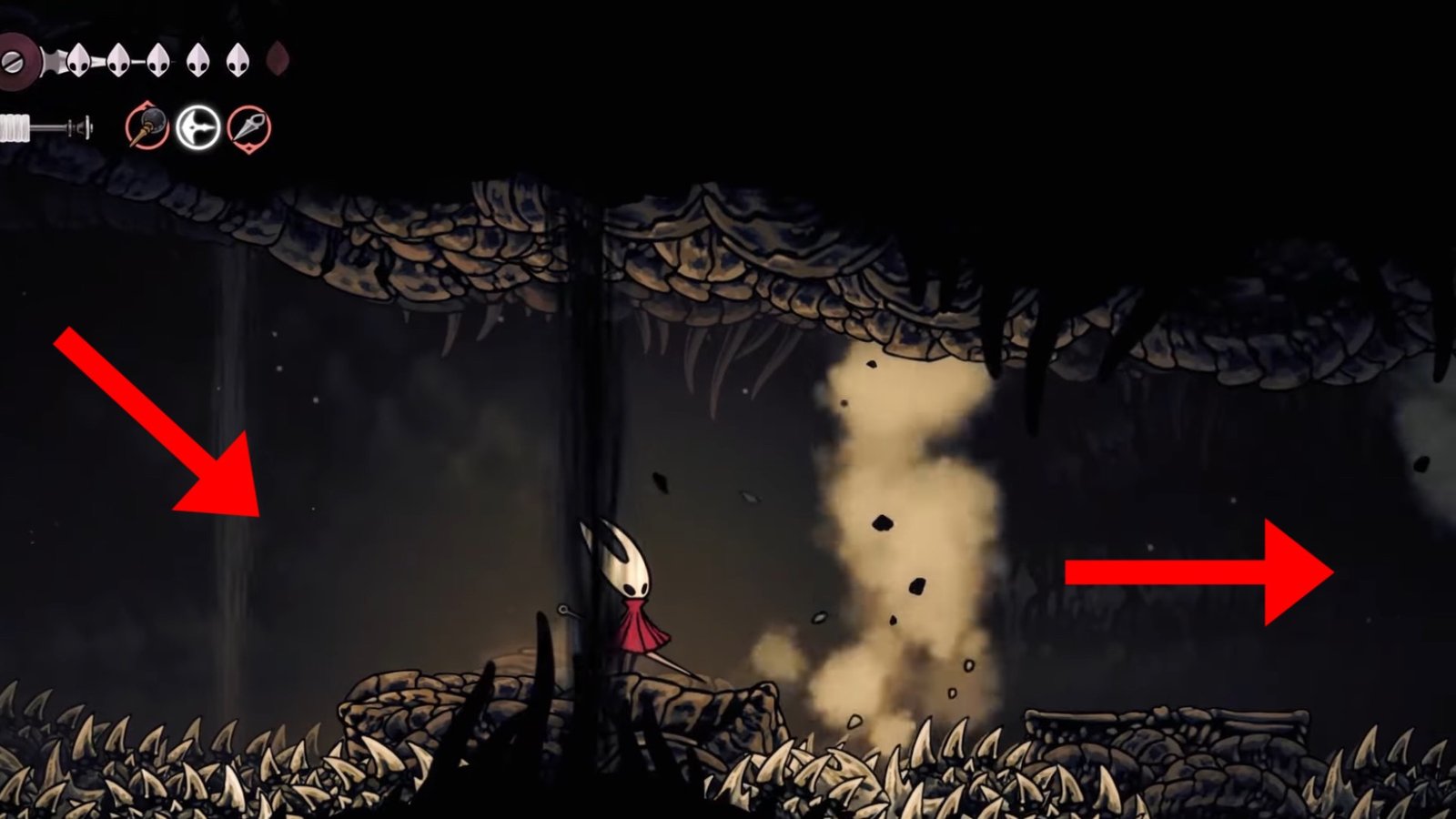
Task: Click the second health mask
Action: point(116,59)
